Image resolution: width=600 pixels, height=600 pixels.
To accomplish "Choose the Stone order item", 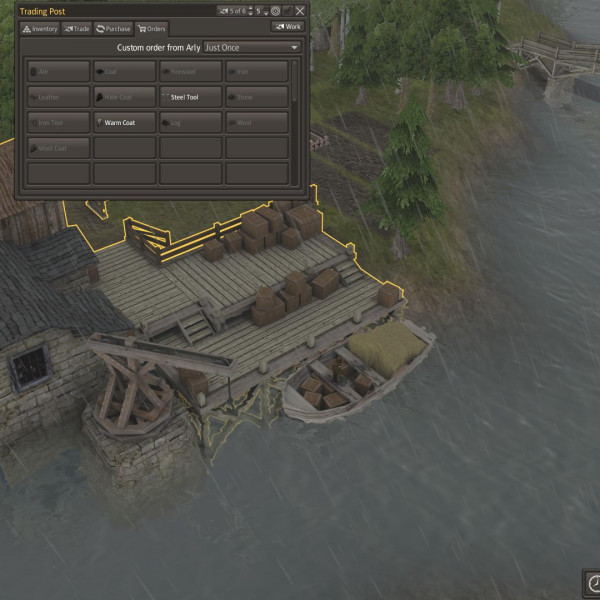I will tap(257, 97).
